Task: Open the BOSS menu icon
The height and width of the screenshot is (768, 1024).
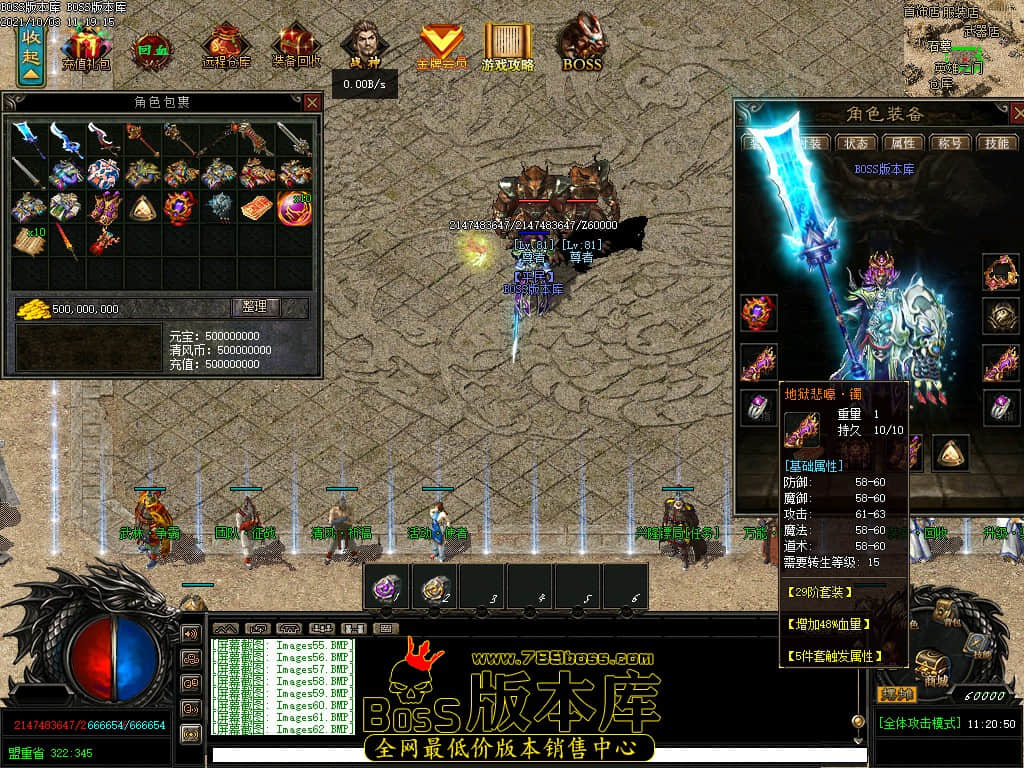Action: tap(581, 46)
